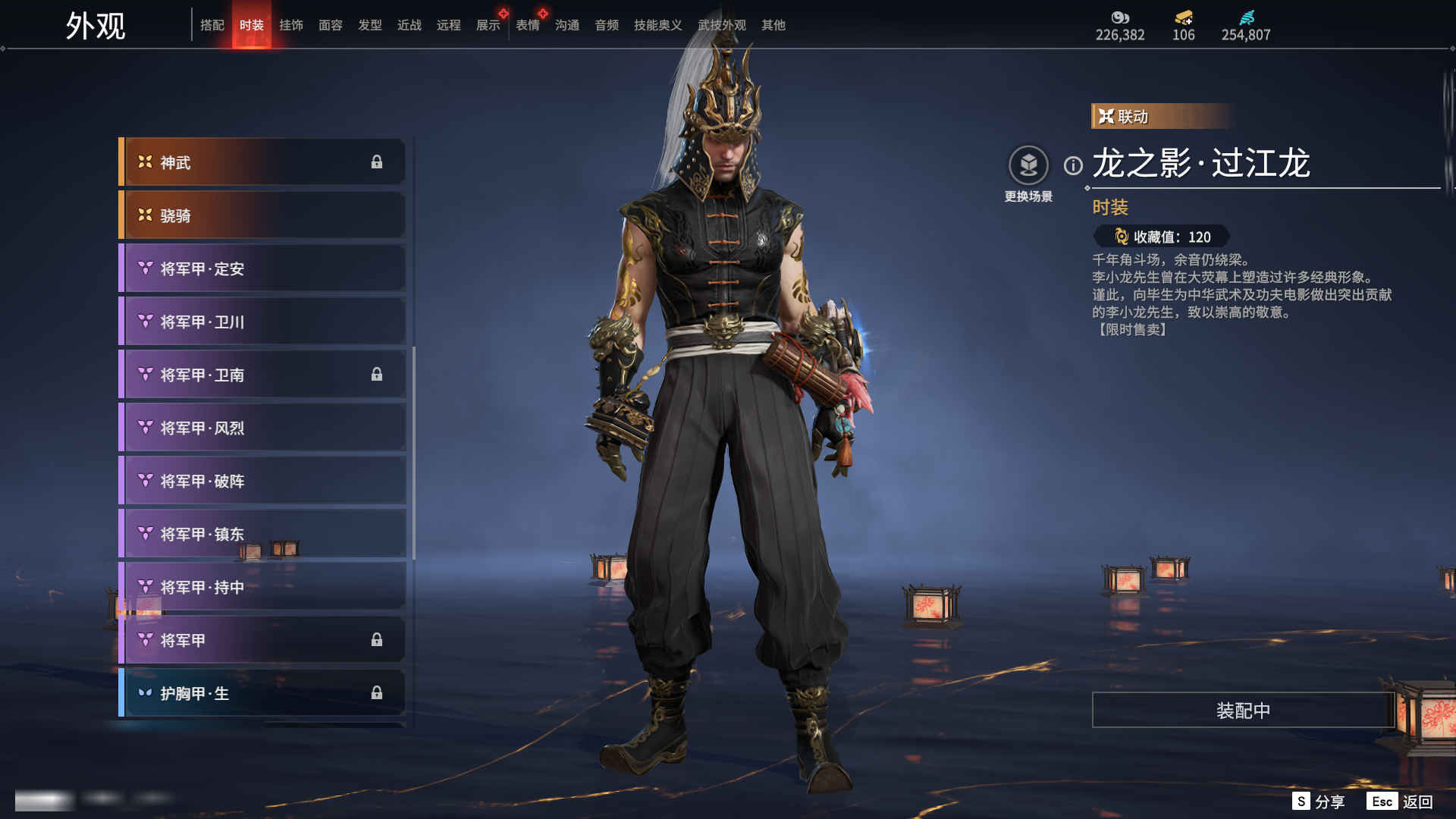Screen dimensions: 1456x819
Task: Open the 挂饰 tab
Action: click(291, 25)
